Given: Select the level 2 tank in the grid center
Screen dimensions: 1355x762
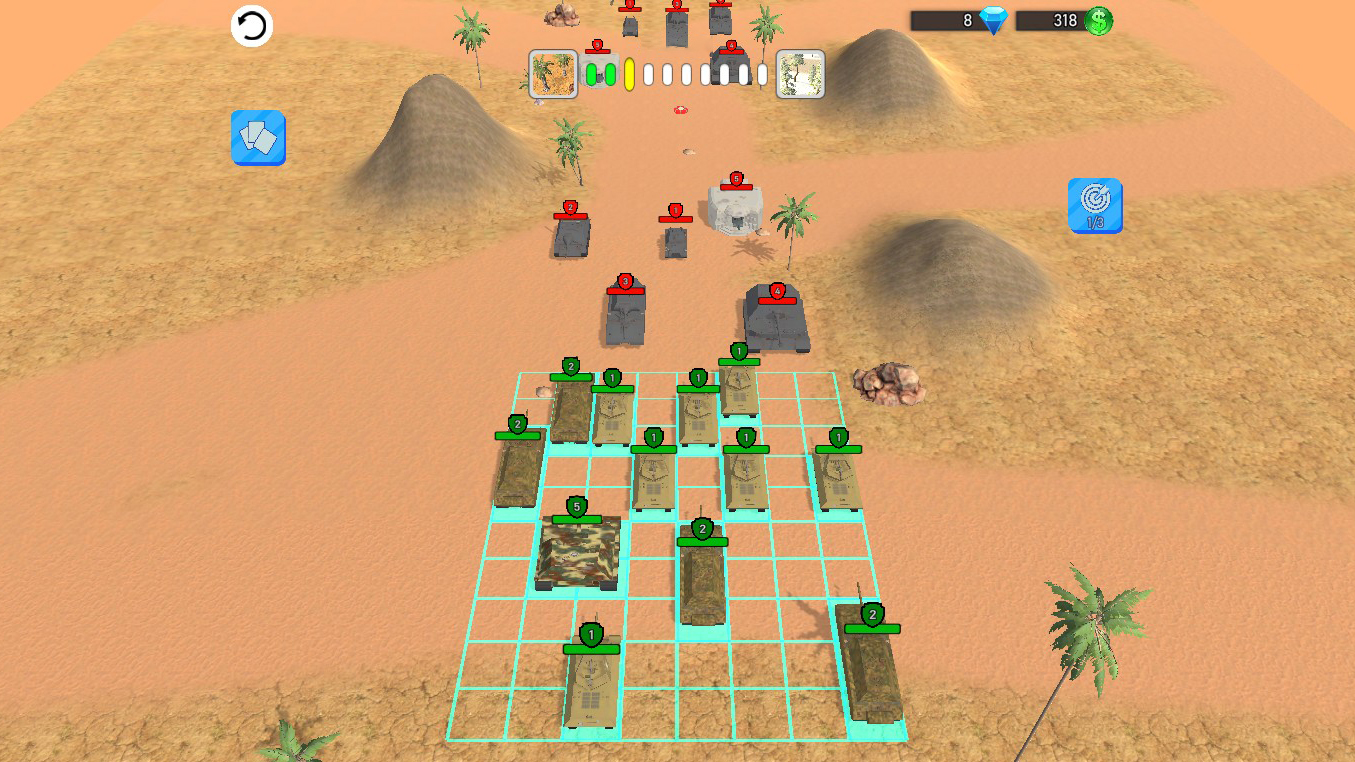Looking at the screenshot, I should (x=703, y=575).
